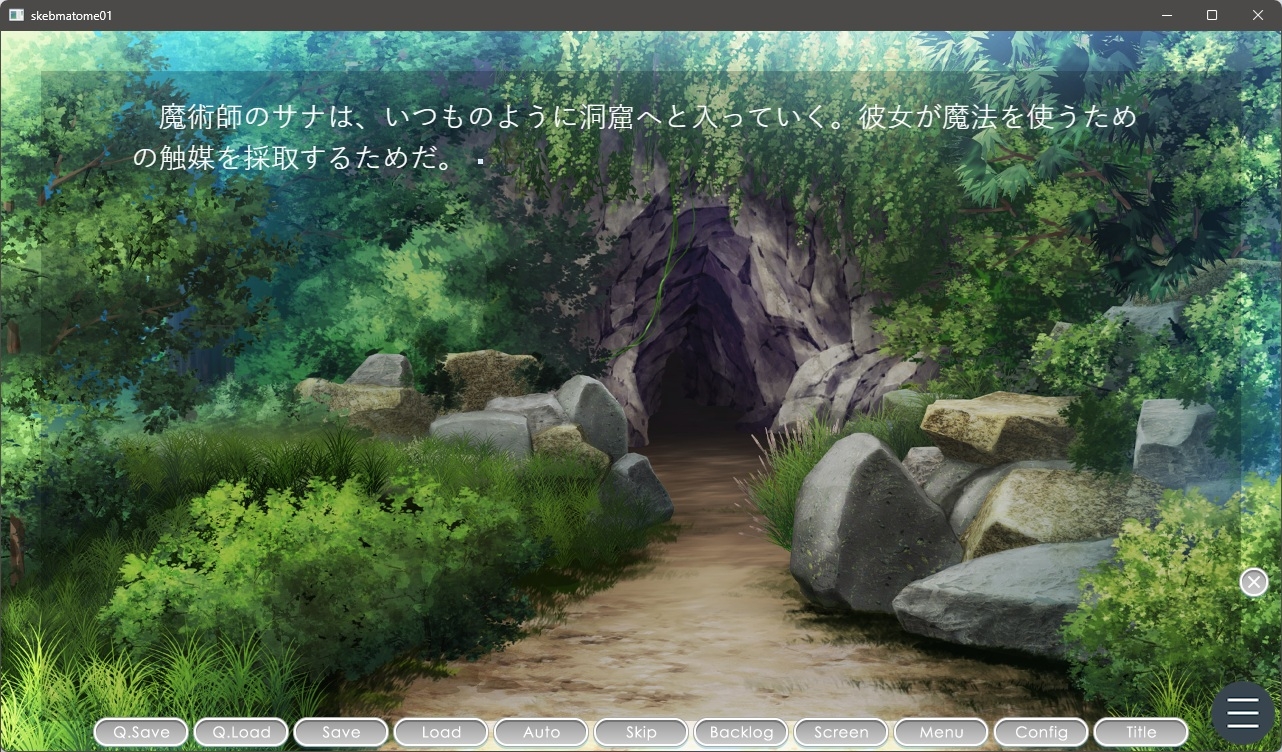The height and width of the screenshot is (752, 1282).
Task: Open the game Menu
Action: pos(940,732)
